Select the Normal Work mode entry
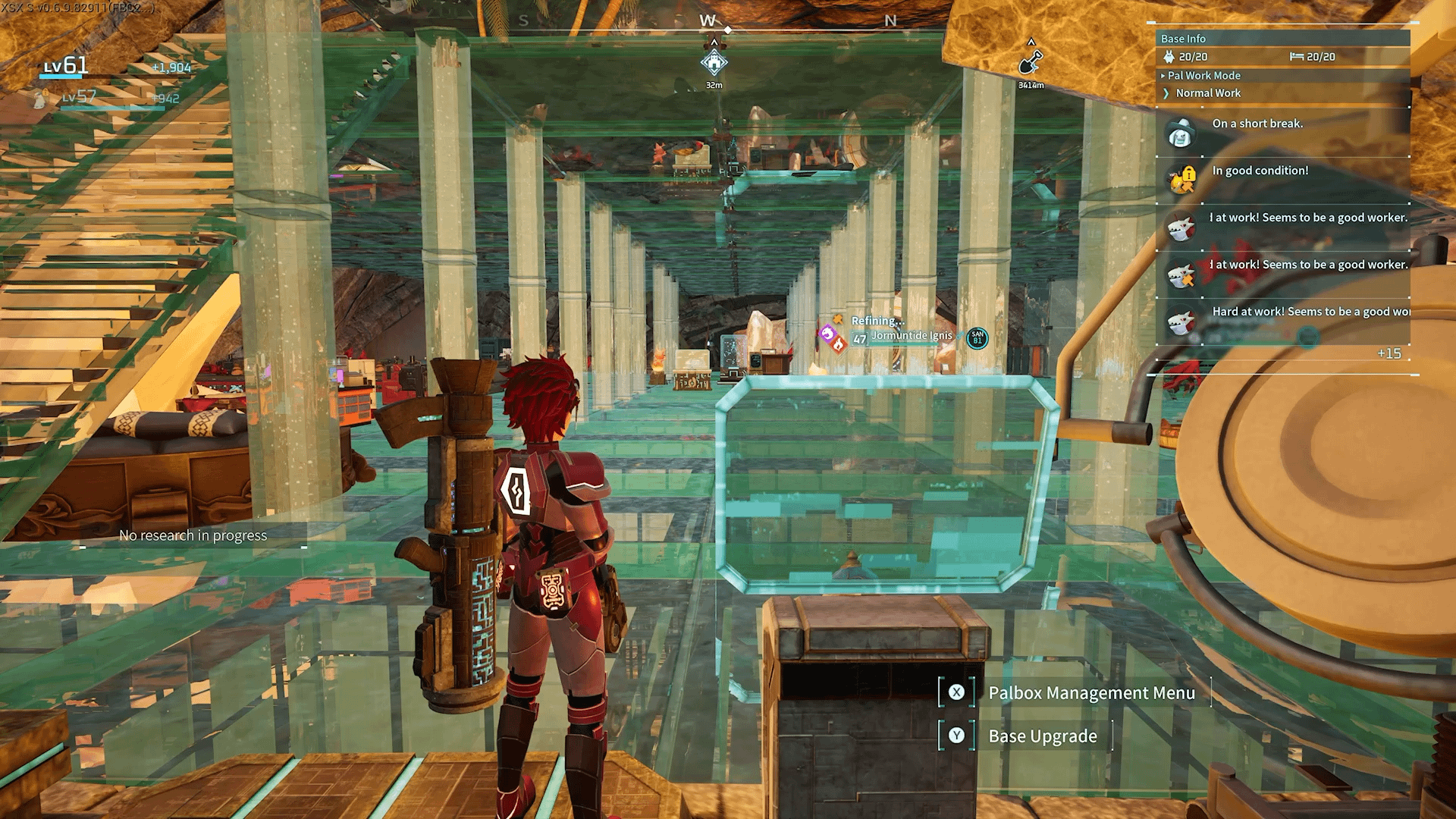Screen dimensions: 1456x819 pyautogui.click(x=1207, y=93)
